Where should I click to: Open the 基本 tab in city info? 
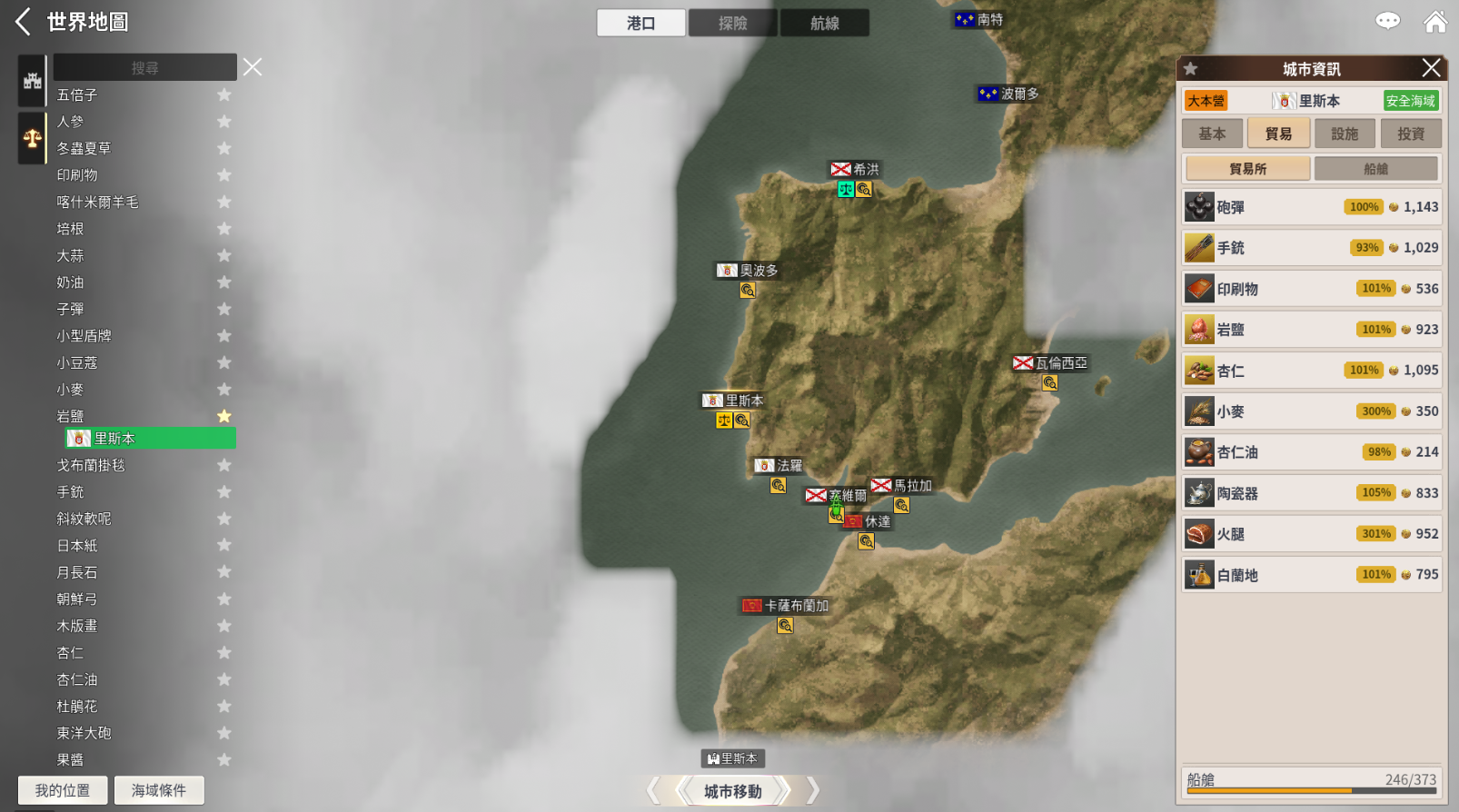click(x=1212, y=134)
